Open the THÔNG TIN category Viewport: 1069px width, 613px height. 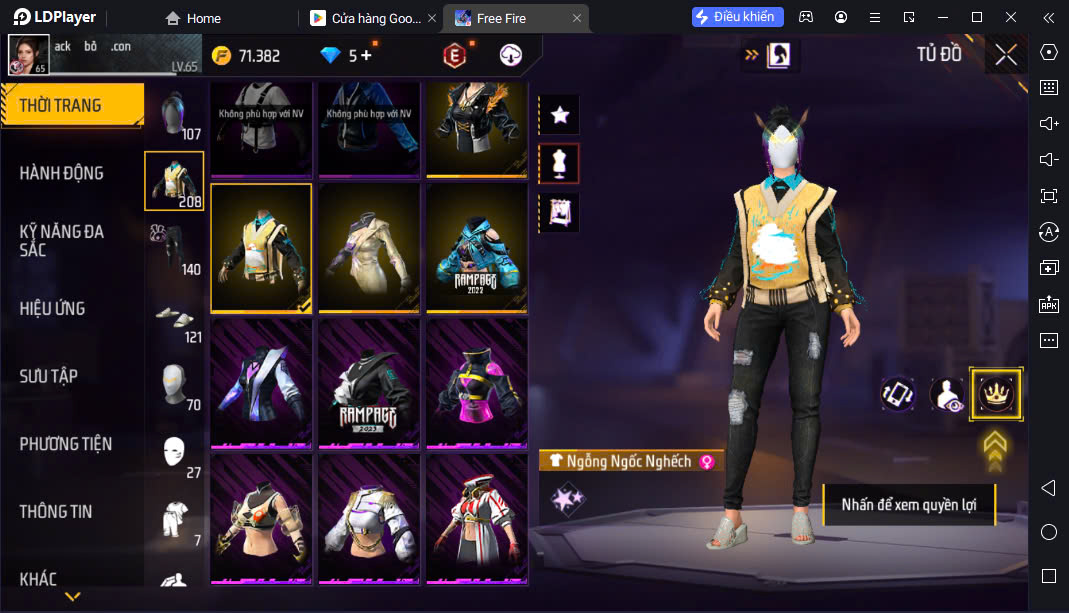click(56, 511)
